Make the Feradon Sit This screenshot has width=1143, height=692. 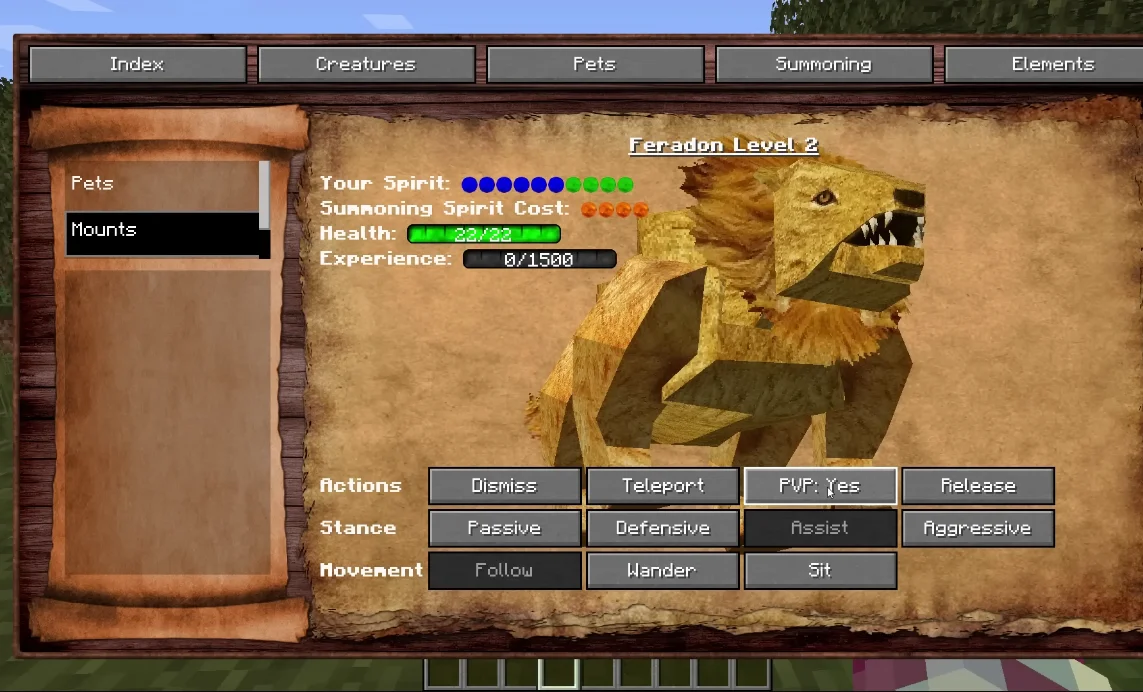point(820,570)
